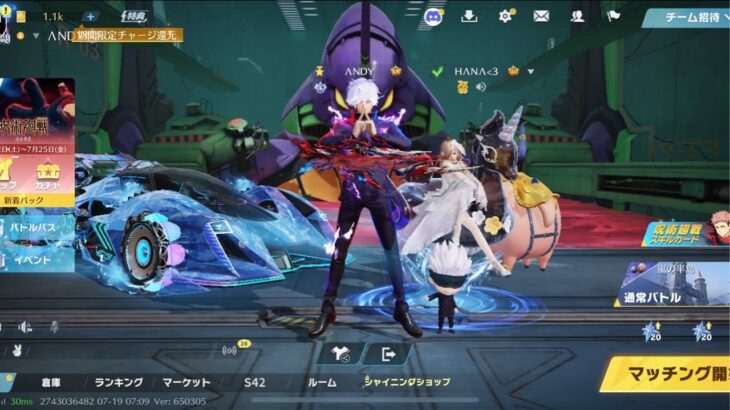This screenshot has width=730, height=410.
Task: Open the ガチャ gacha button
Action: point(48,180)
